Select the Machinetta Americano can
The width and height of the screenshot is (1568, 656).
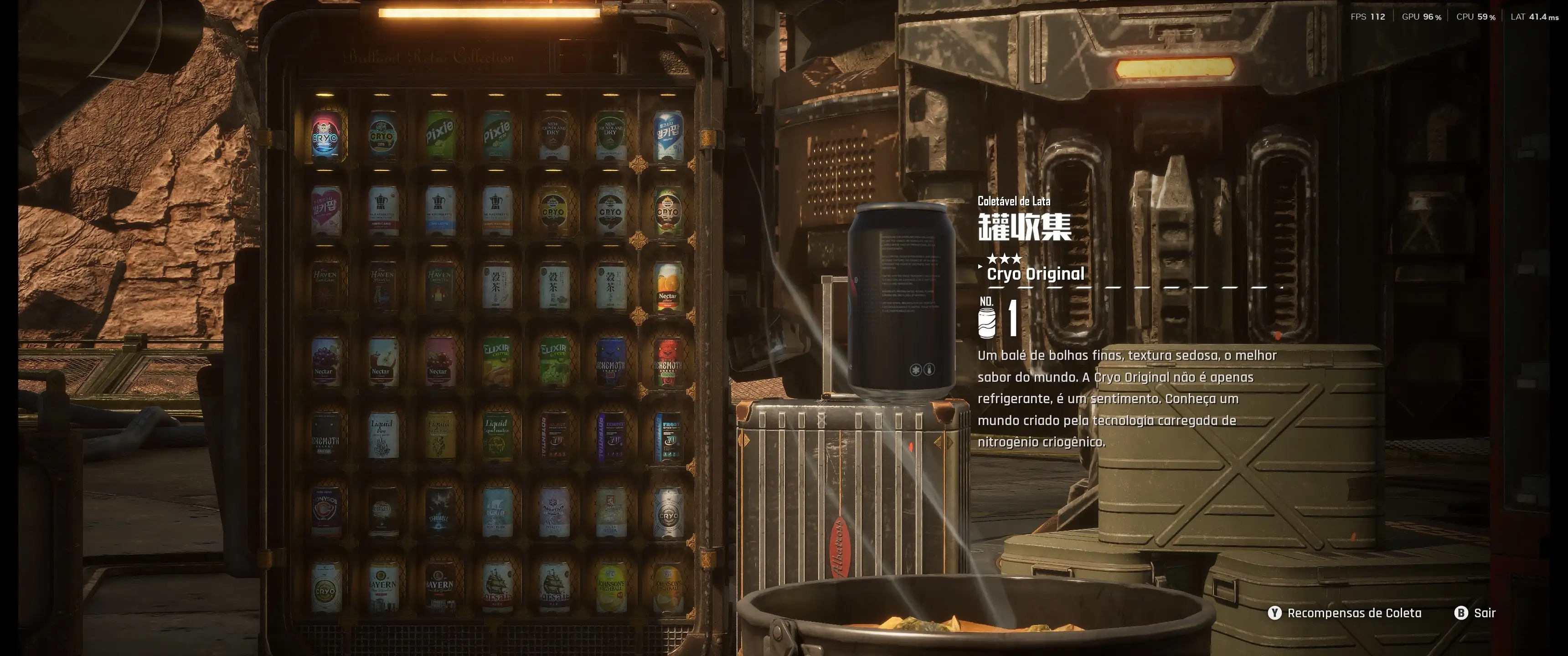coord(382,210)
